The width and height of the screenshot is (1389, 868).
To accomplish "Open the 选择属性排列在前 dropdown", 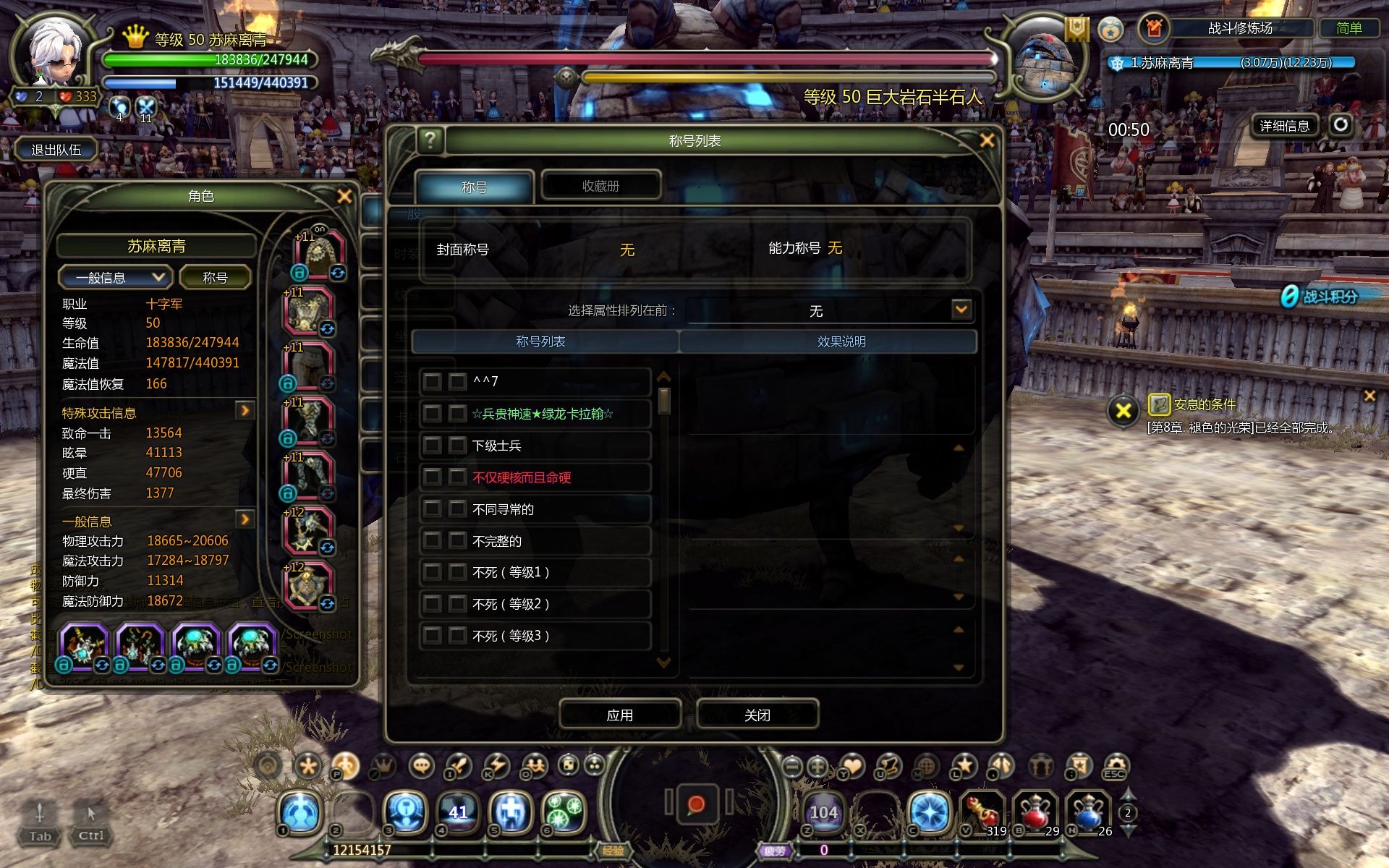I will (961, 310).
